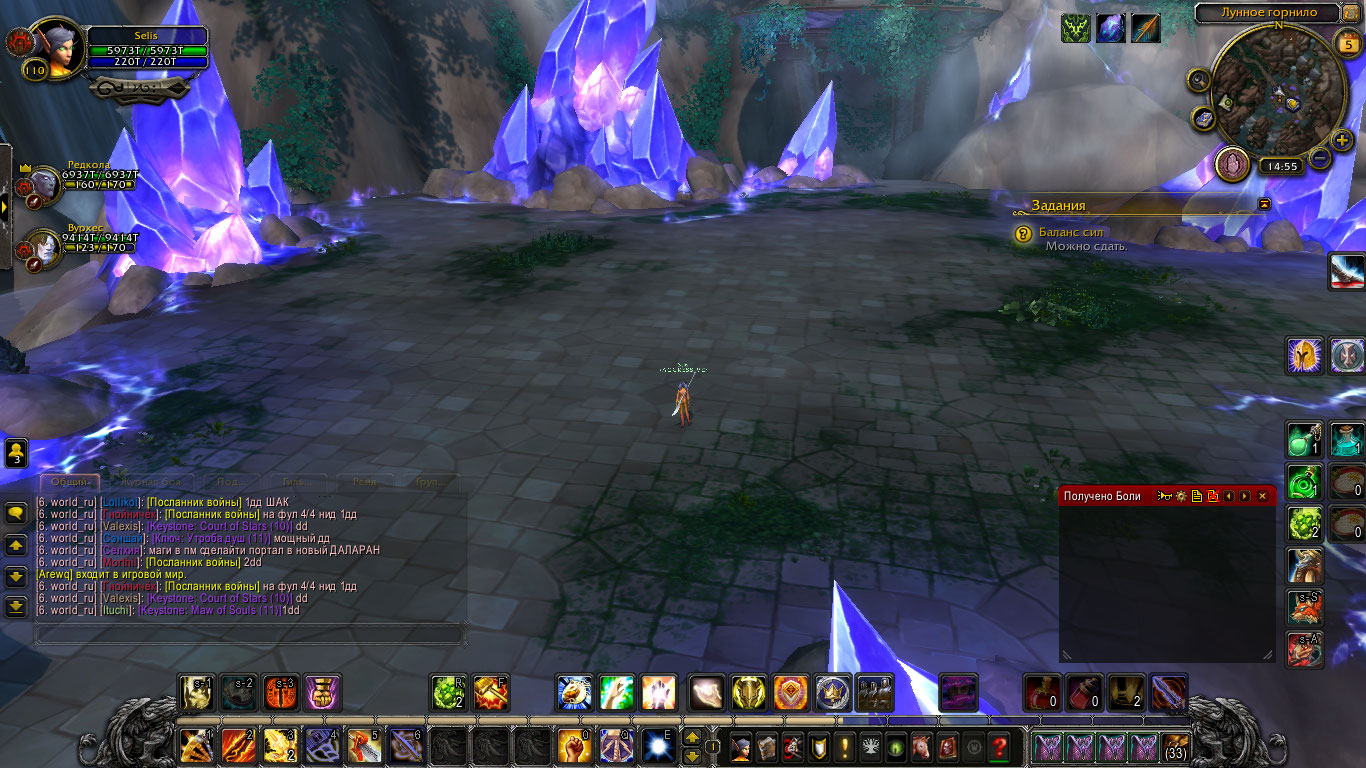Image resolution: width=1366 pixels, height=768 pixels.
Task: Select the Общий chat tab
Action: [x=69, y=482]
